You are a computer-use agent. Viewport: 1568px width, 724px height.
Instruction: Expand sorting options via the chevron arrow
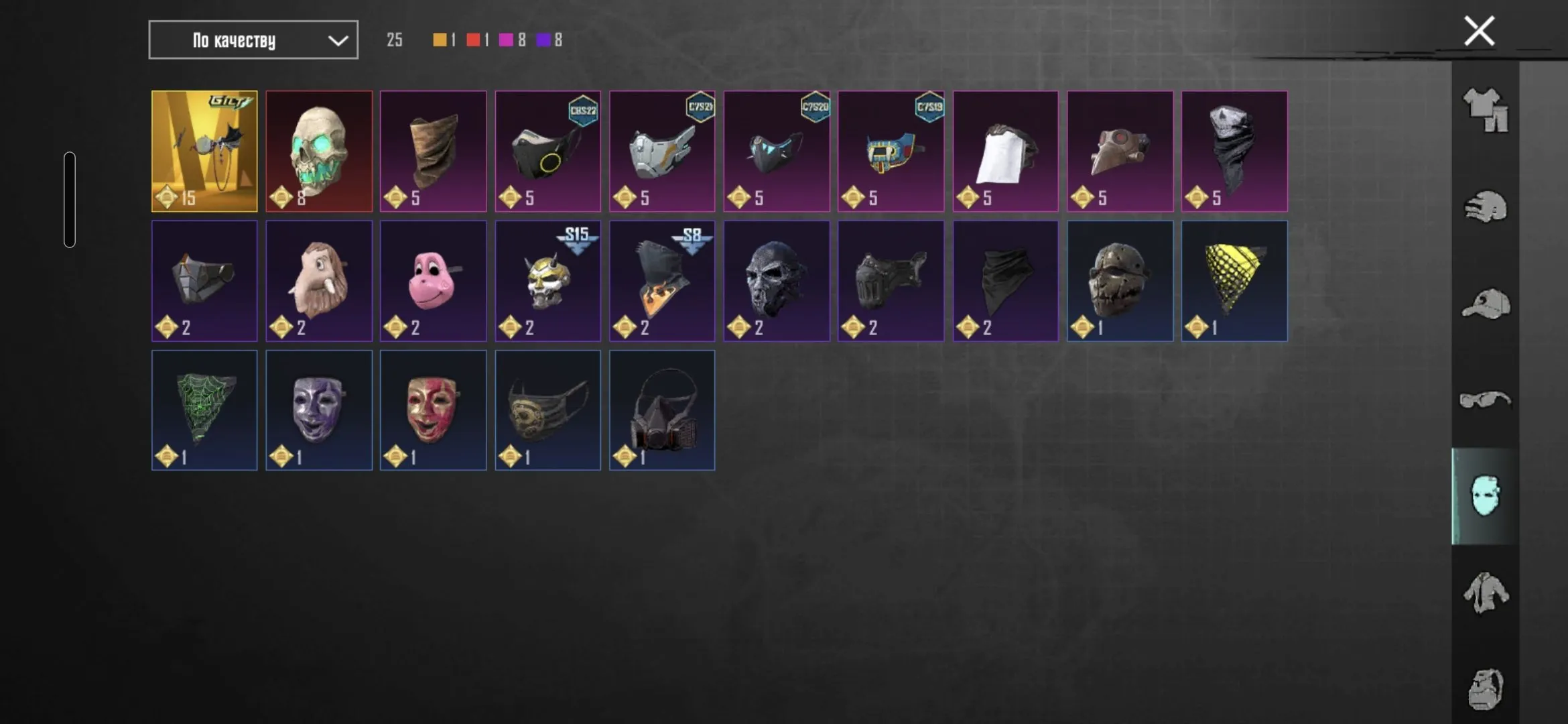(337, 40)
